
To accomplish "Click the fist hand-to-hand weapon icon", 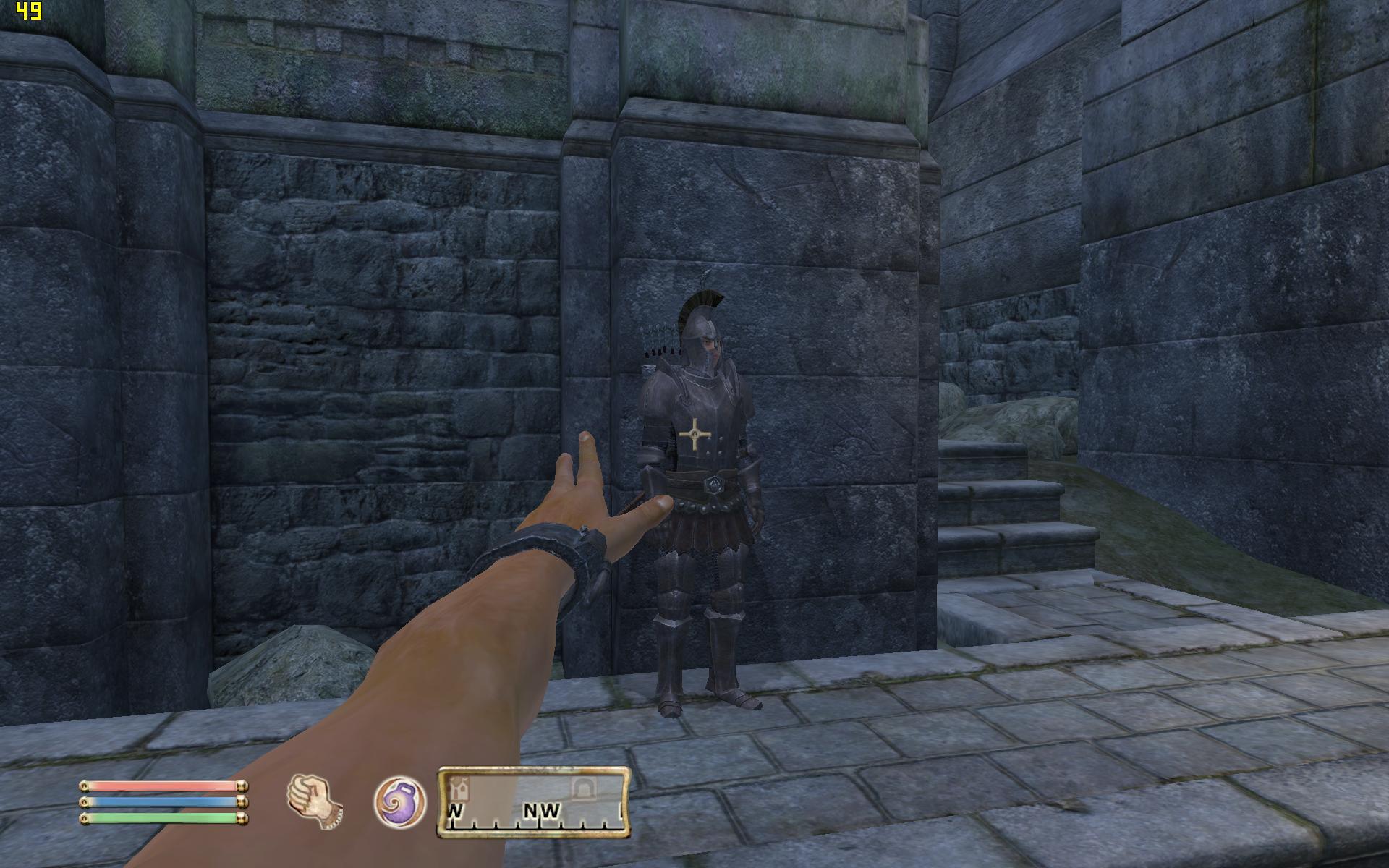I will [315, 801].
